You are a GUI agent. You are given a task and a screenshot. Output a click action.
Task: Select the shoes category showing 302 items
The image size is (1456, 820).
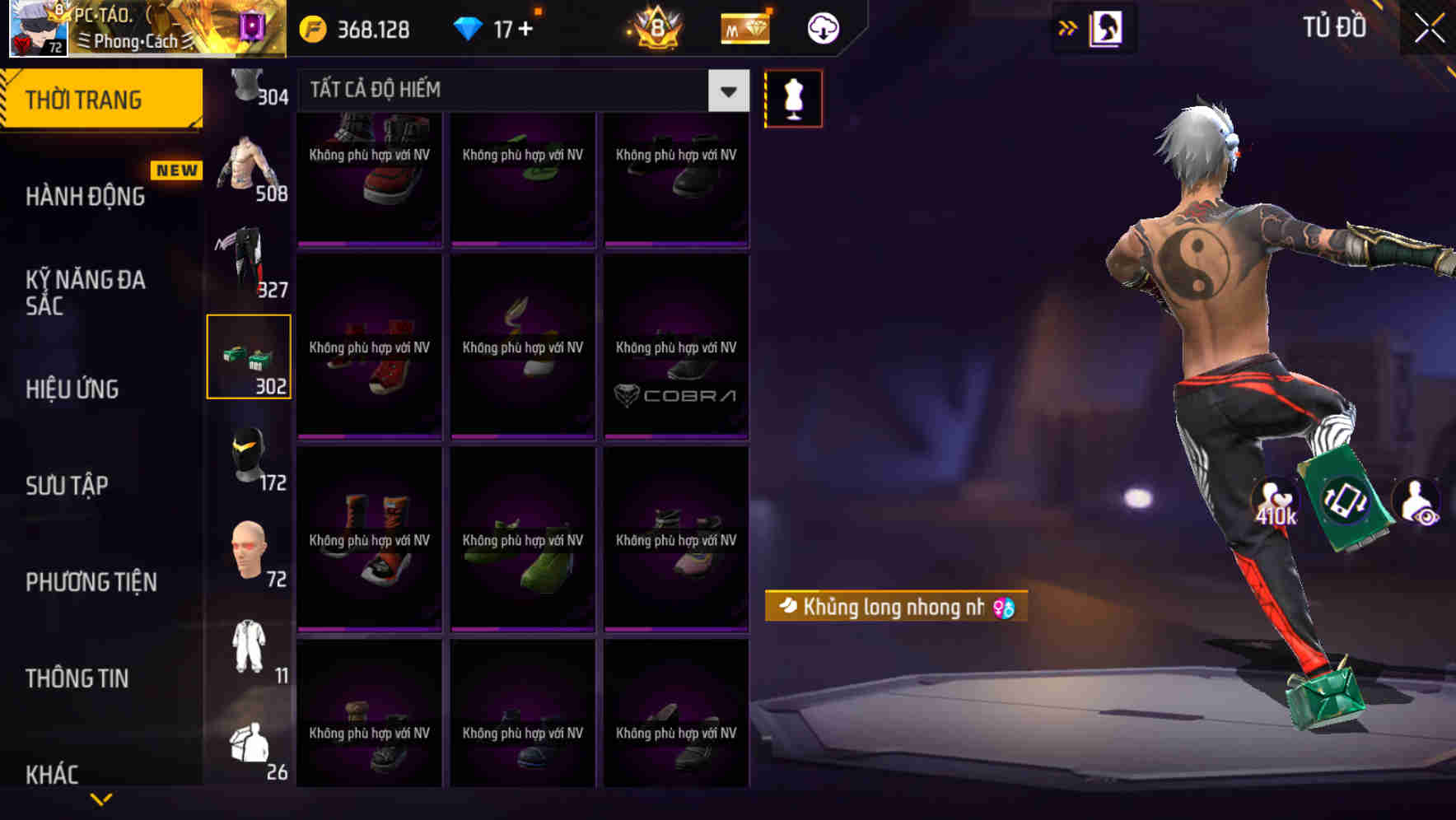[x=250, y=356]
